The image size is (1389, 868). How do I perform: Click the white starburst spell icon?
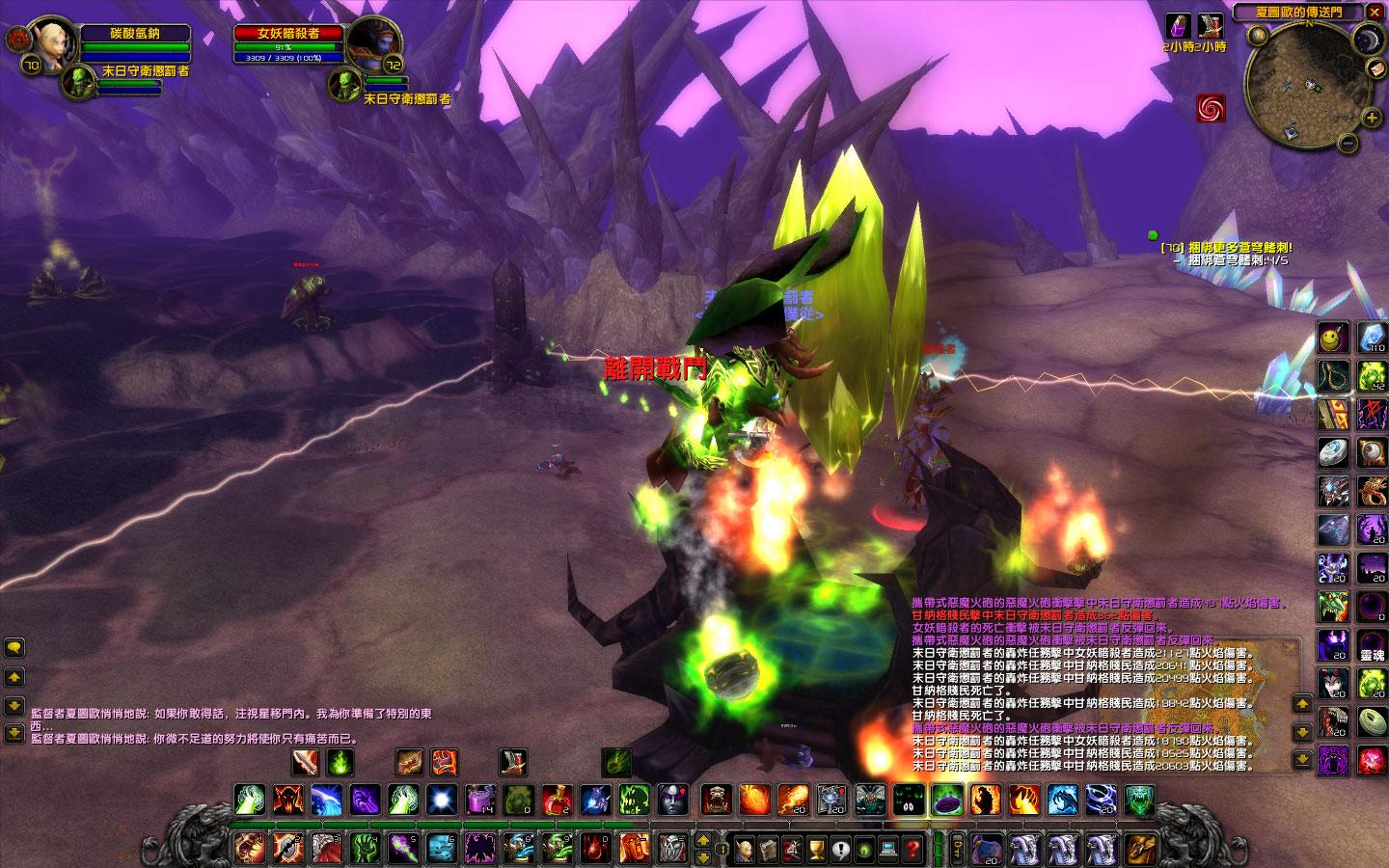point(442,800)
